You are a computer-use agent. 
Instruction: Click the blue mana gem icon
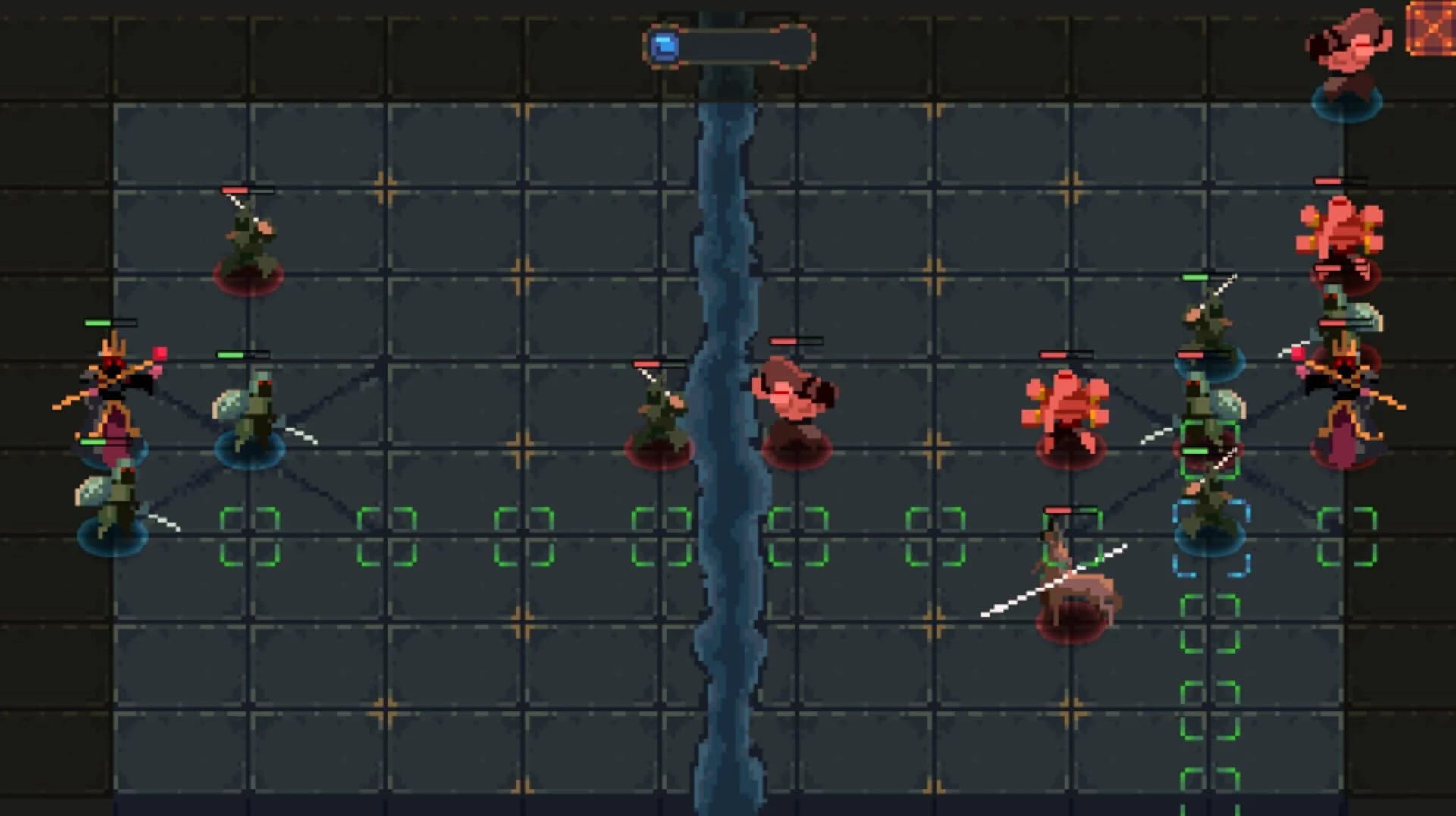click(664, 47)
